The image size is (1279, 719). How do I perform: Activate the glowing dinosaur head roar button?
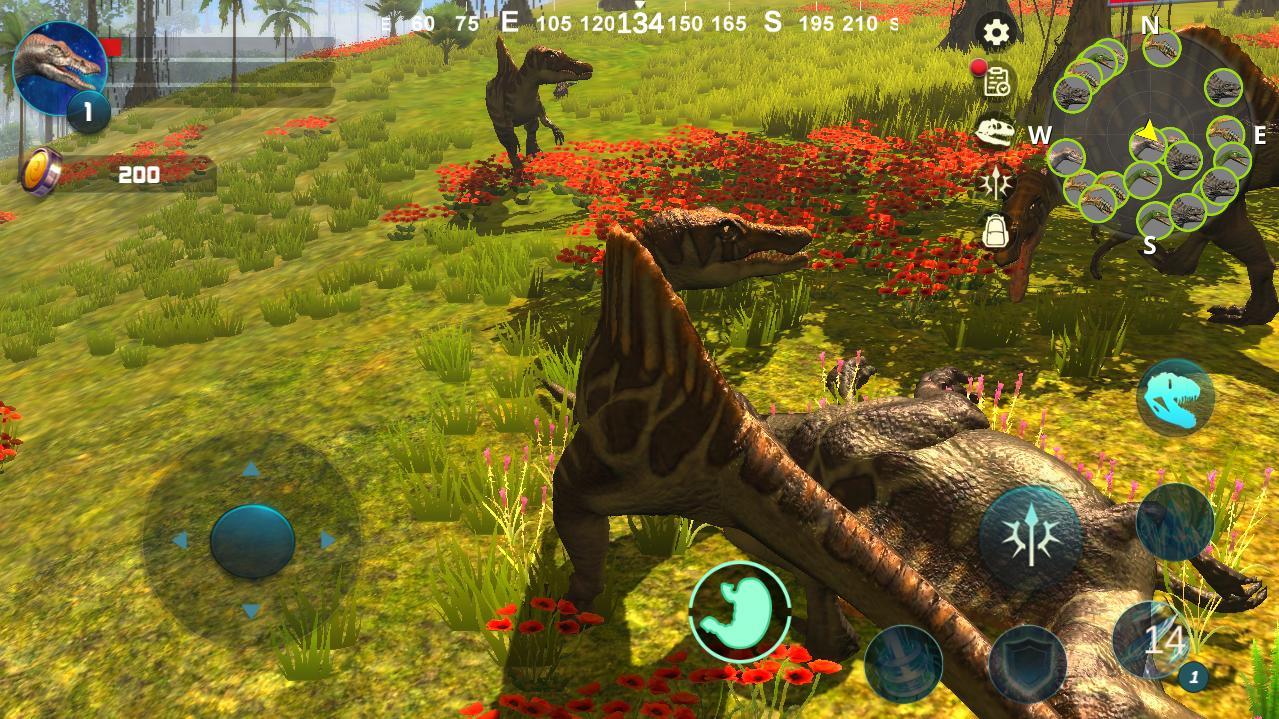tap(1175, 398)
